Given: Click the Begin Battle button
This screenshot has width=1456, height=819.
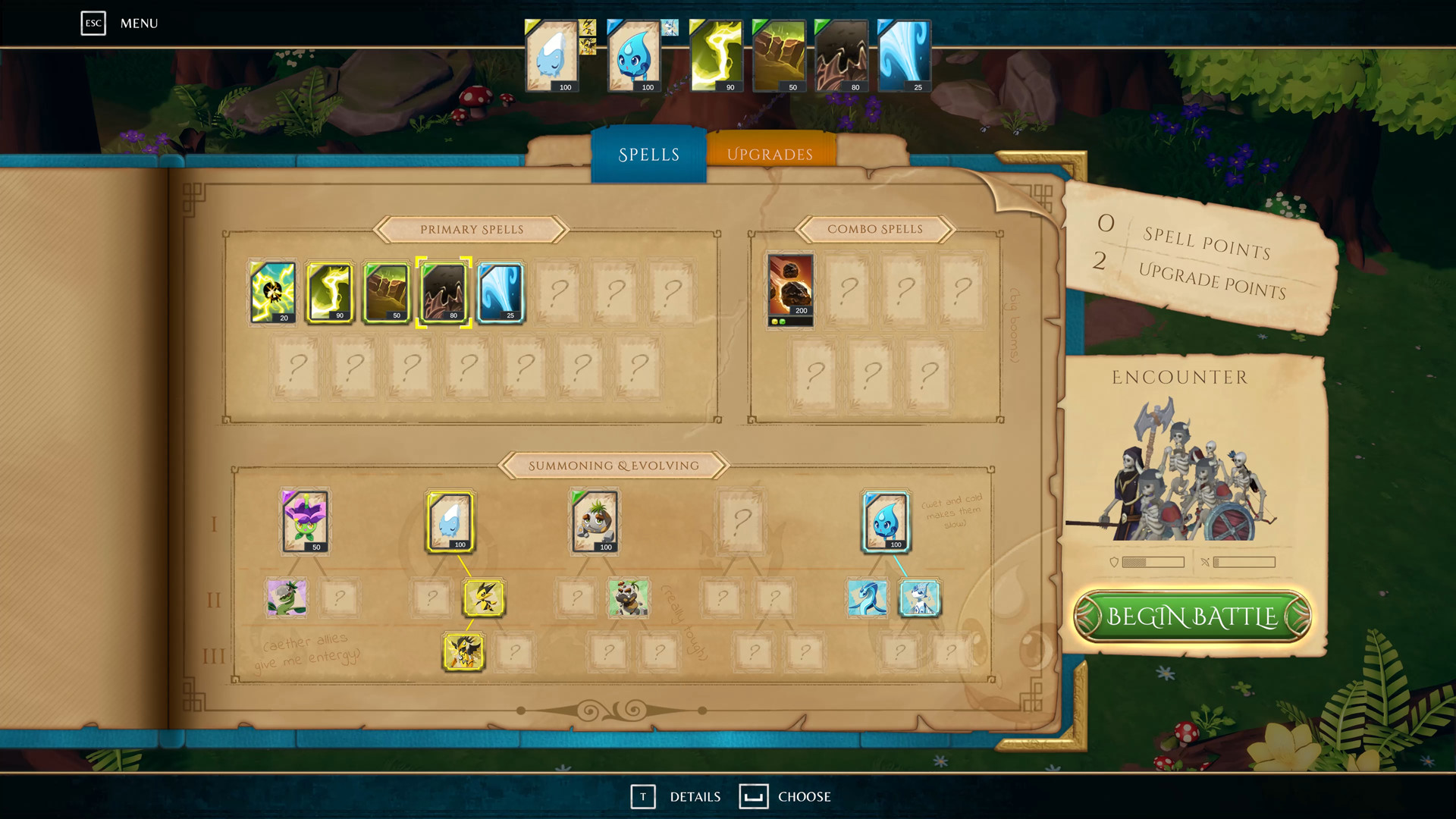Looking at the screenshot, I should click(x=1192, y=617).
